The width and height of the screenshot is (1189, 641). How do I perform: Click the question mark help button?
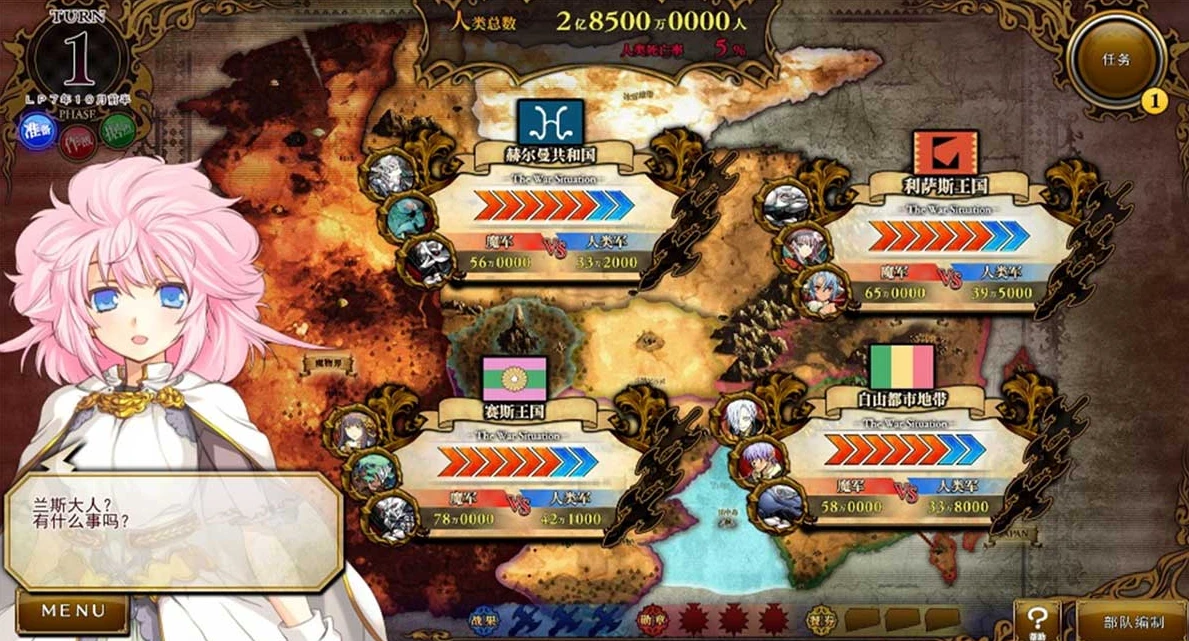pos(1037,619)
